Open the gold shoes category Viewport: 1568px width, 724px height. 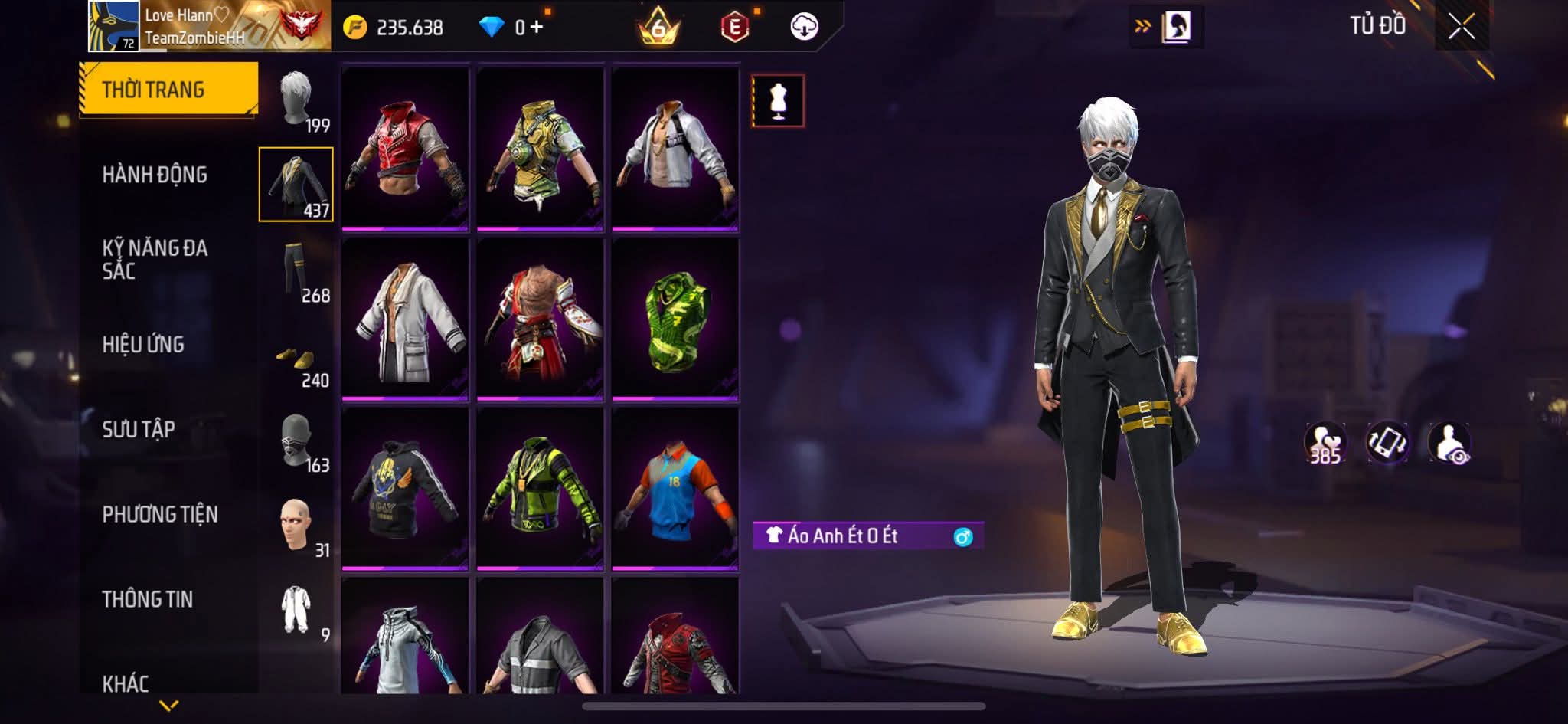click(x=296, y=360)
